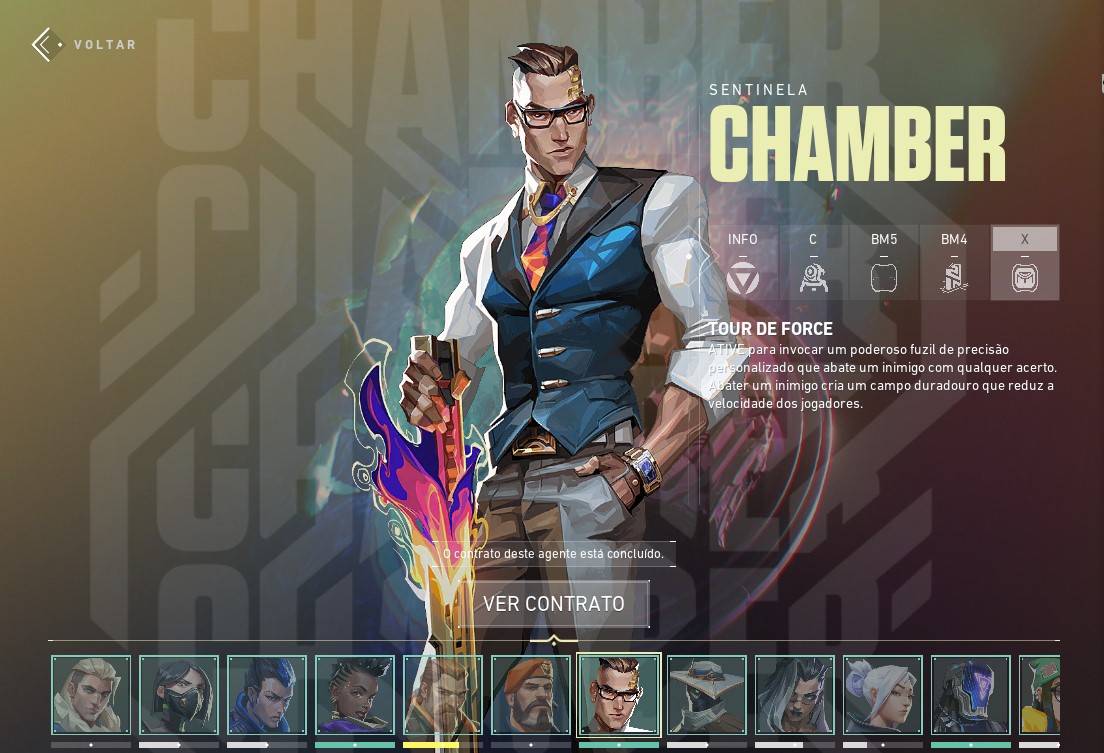Choose the Astra agent portrait

click(355, 695)
